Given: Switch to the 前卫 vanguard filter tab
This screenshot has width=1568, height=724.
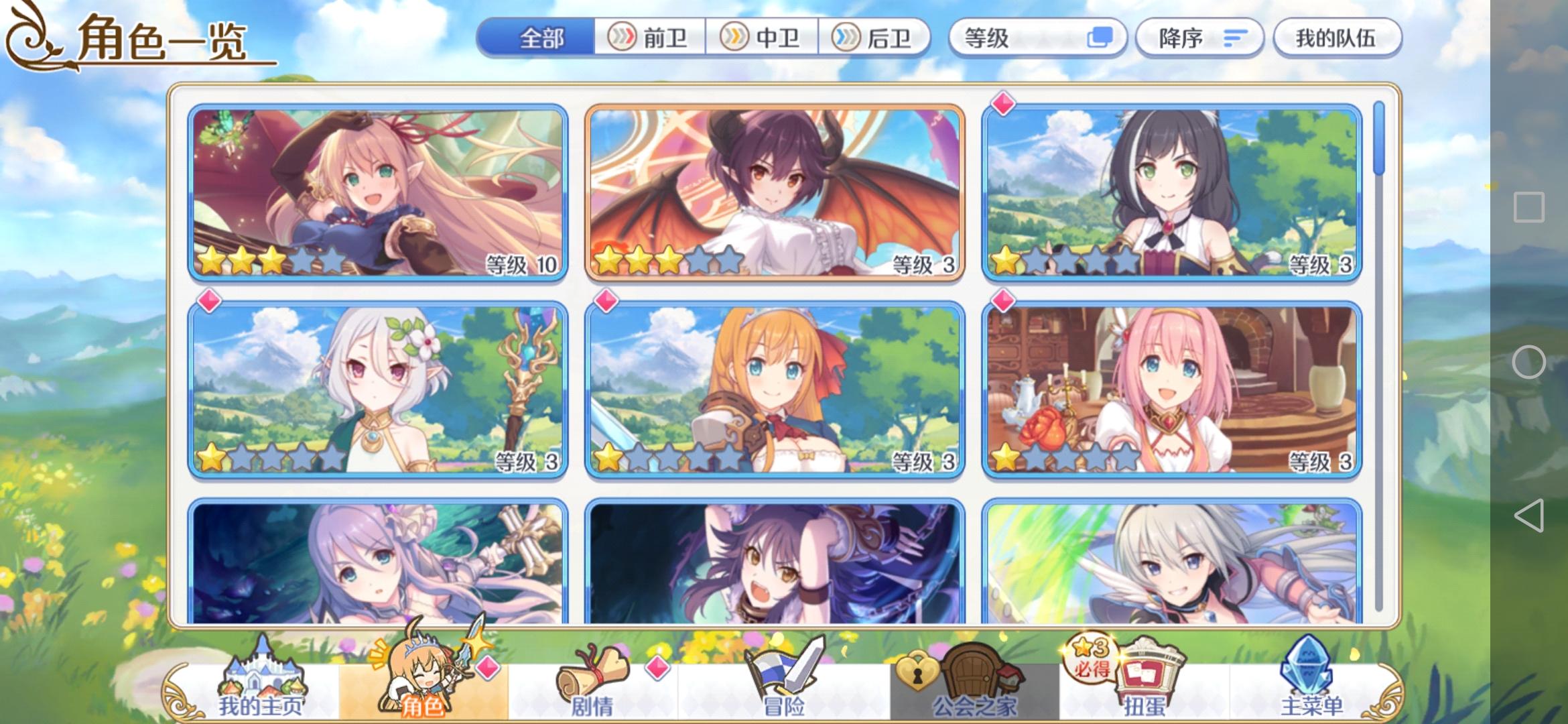Looking at the screenshot, I should click(x=649, y=38).
